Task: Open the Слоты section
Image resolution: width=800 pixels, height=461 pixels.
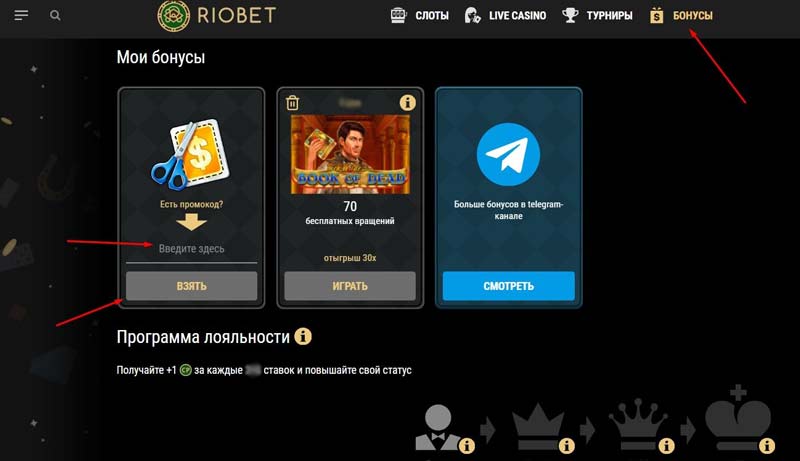Action: click(420, 15)
